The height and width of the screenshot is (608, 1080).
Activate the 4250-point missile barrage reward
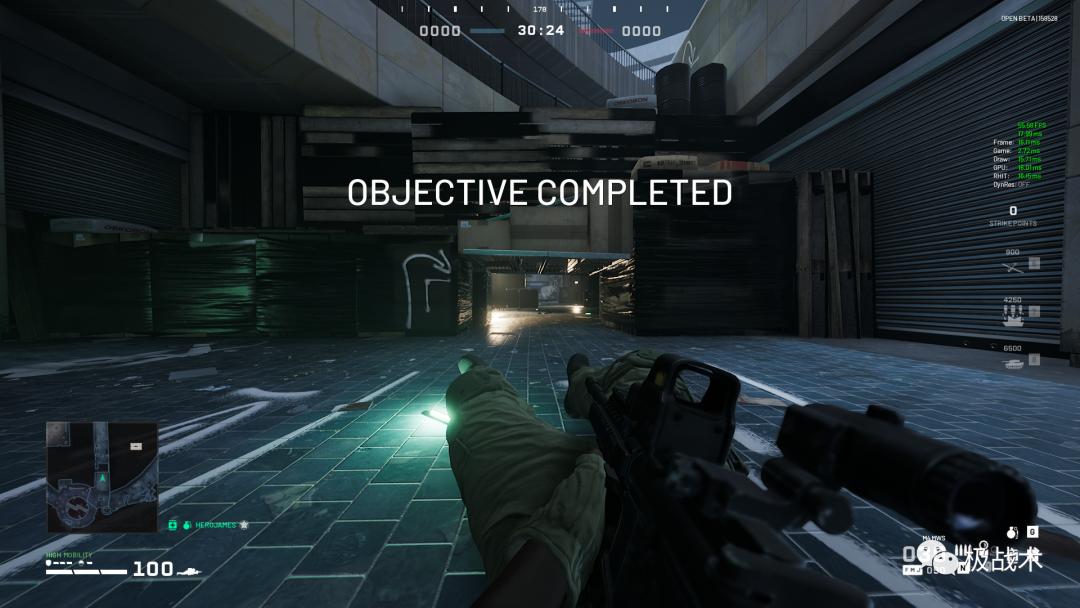(1013, 313)
